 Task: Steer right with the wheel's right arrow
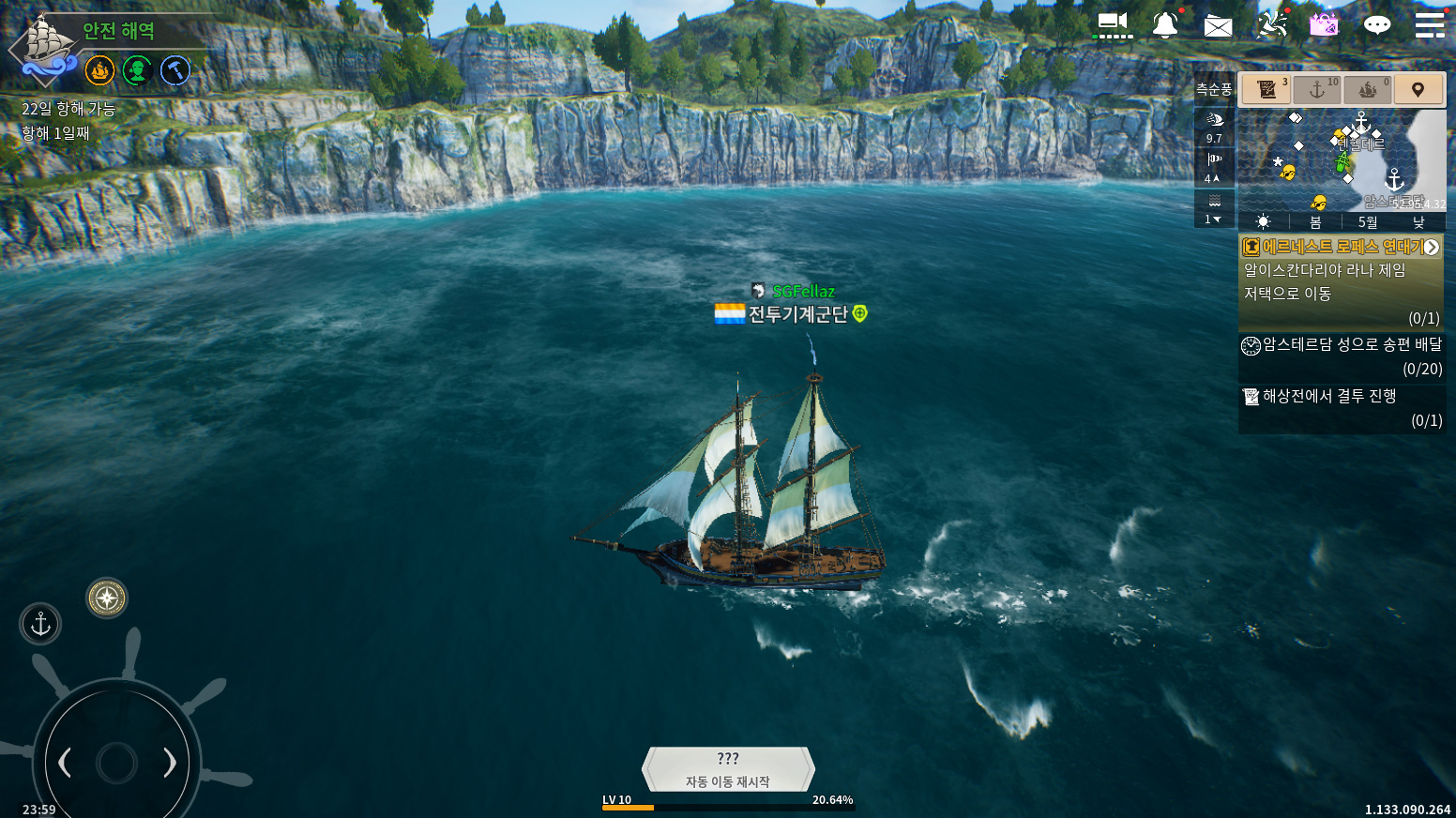[170, 763]
